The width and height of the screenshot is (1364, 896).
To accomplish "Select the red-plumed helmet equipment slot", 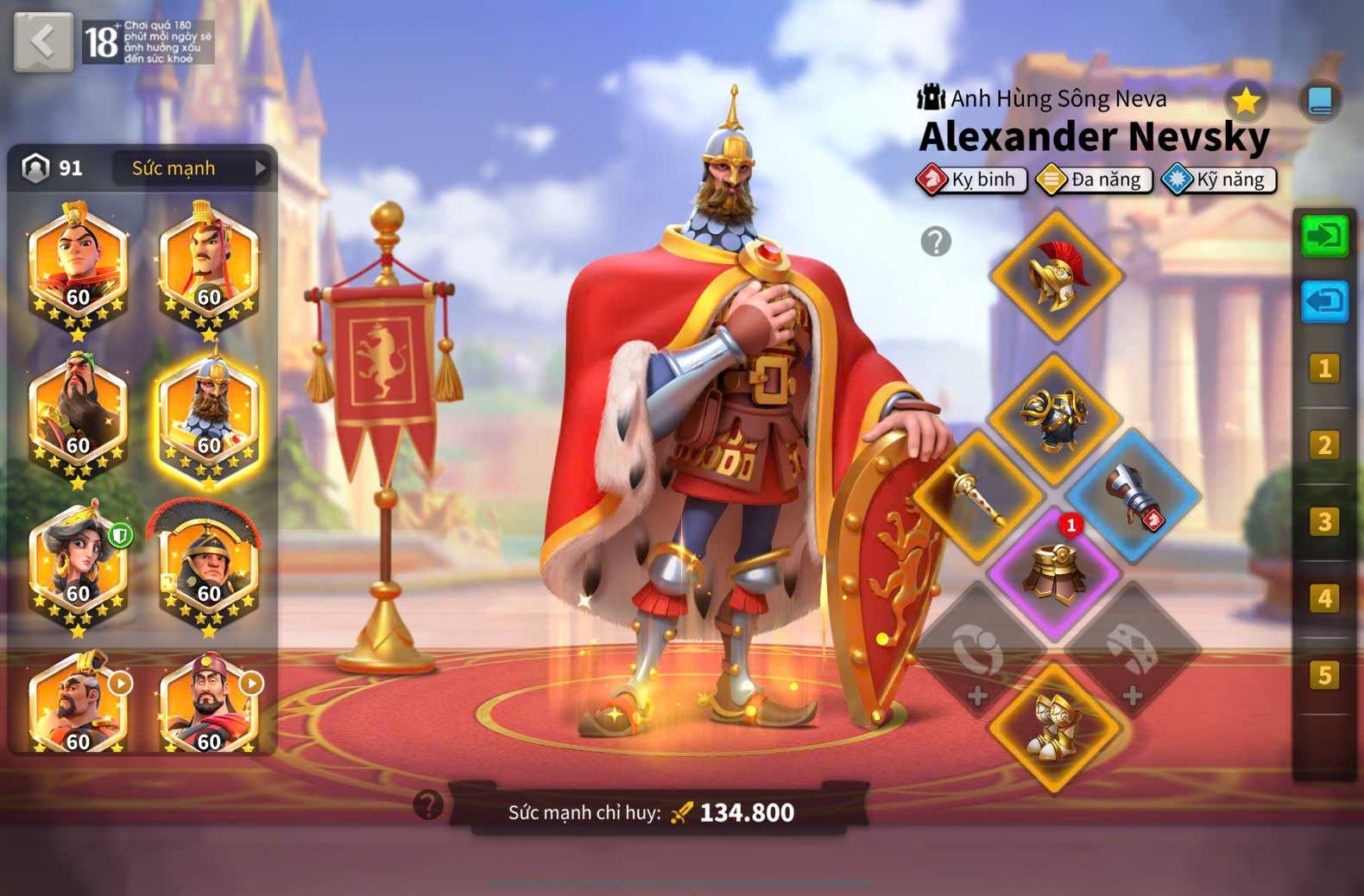I will [x=1056, y=276].
